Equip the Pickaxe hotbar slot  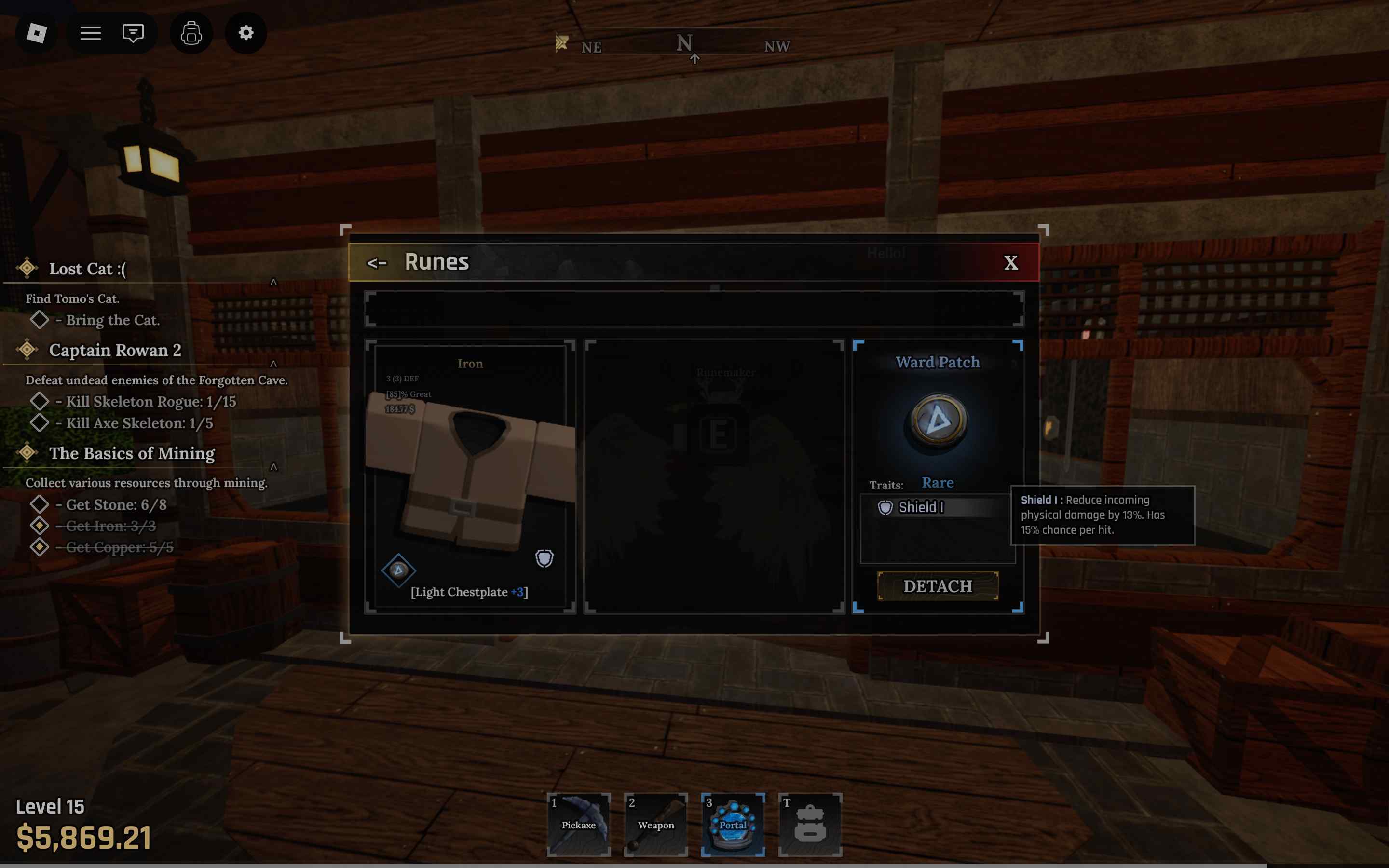click(x=579, y=825)
